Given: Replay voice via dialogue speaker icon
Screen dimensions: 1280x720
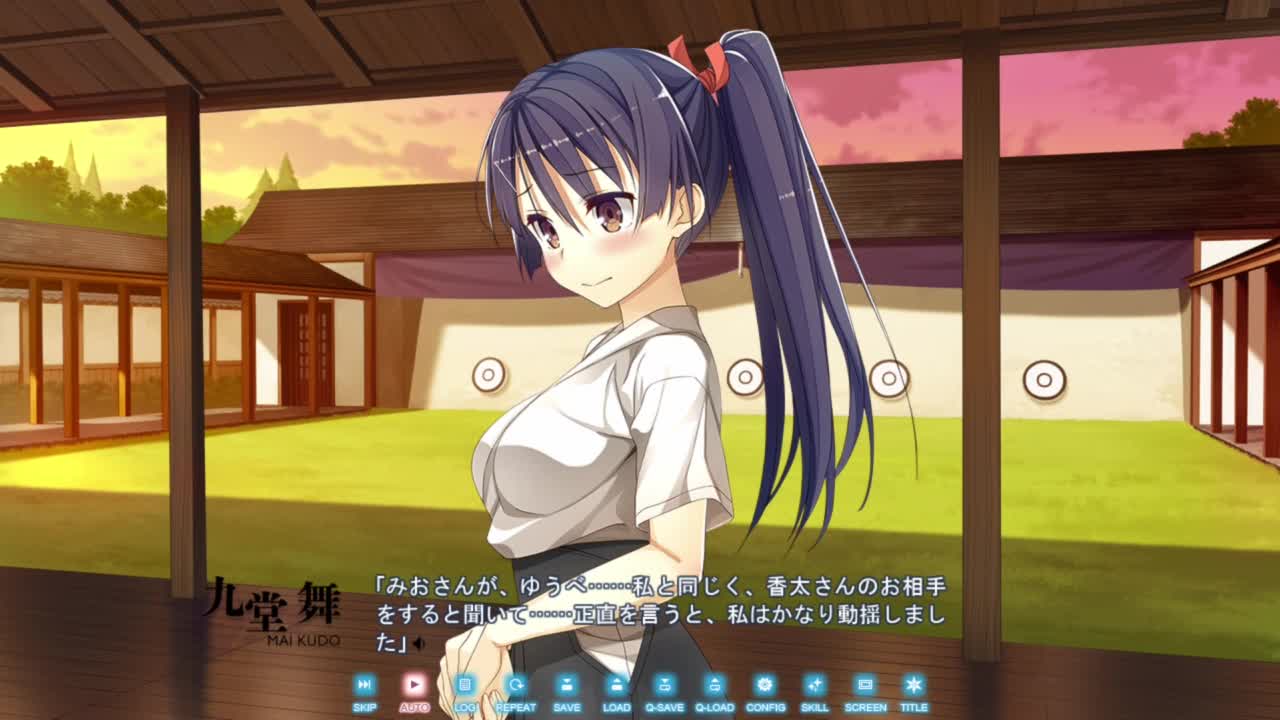Looking at the screenshot, I should click(419, 644).
